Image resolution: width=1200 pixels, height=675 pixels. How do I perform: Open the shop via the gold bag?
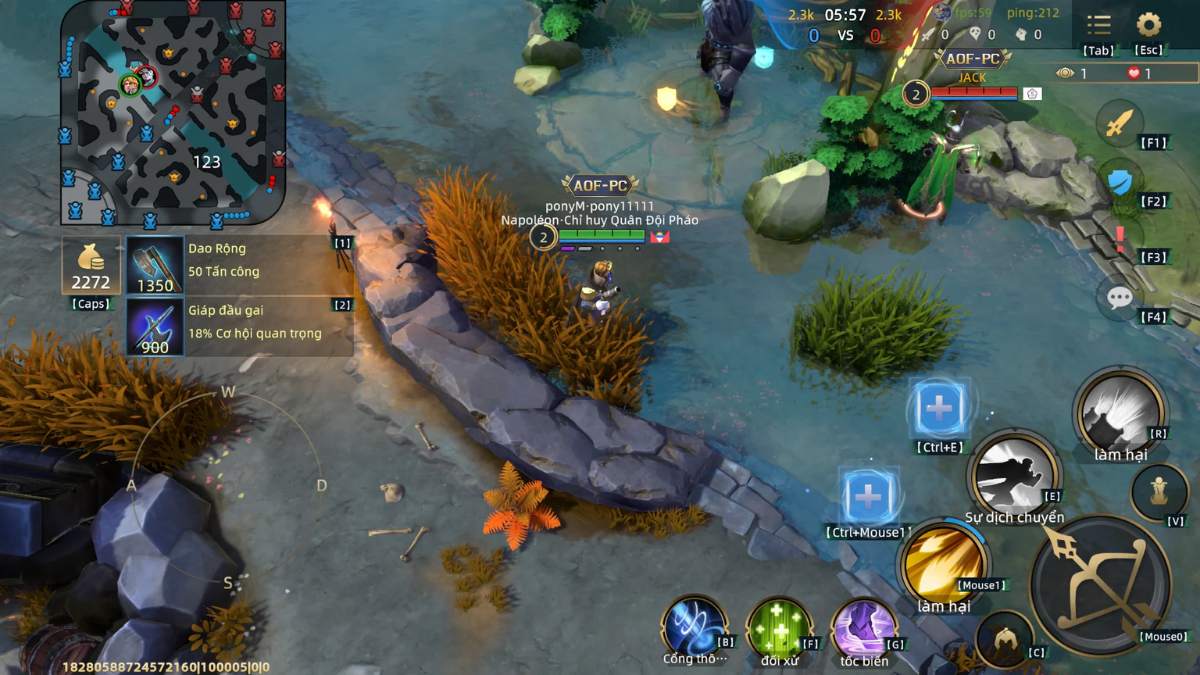coord(91,267)
